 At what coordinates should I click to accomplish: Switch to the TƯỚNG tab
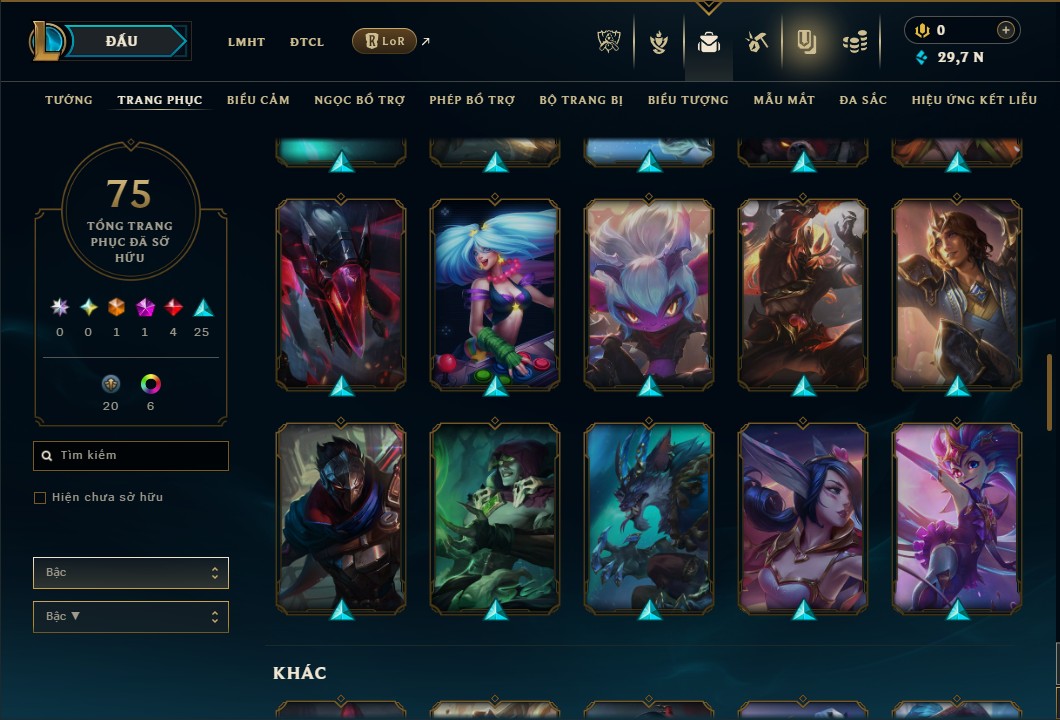click(69, 100)
